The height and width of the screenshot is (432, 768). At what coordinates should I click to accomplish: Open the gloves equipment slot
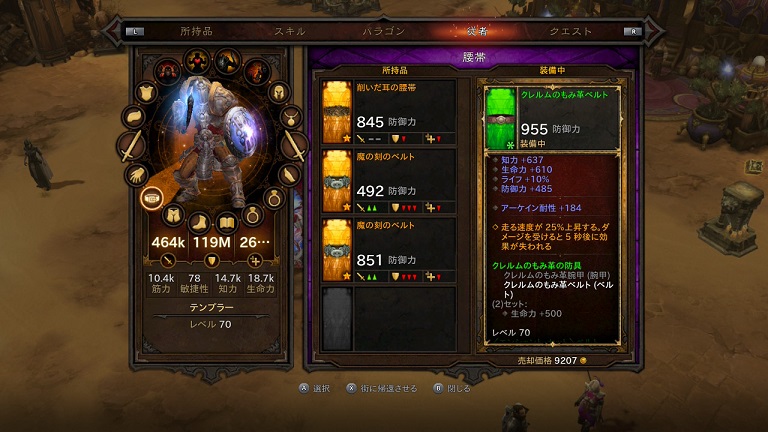(x=135, y=175)
